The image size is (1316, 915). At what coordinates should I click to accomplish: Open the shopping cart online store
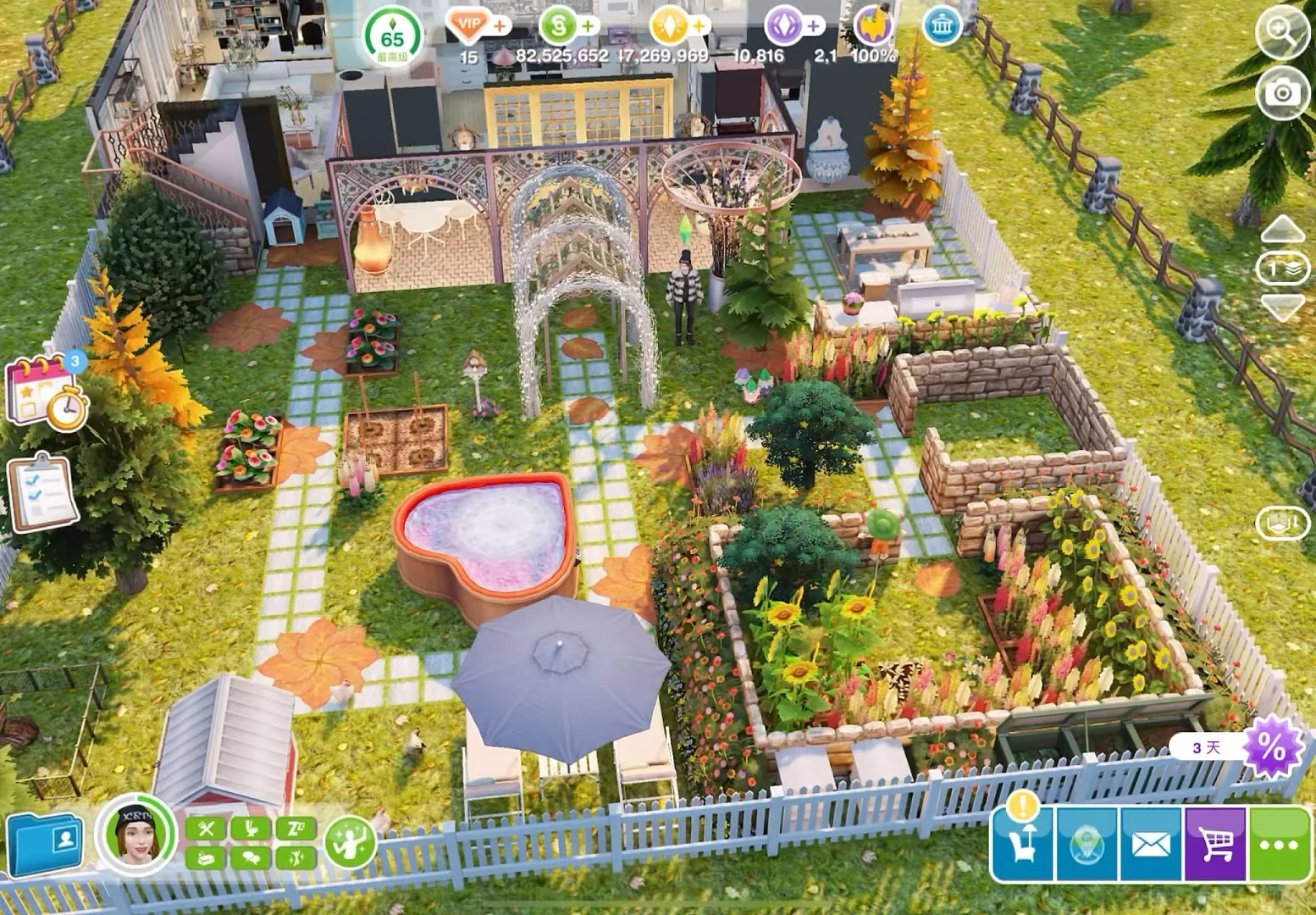click(x=1215, y=845)
